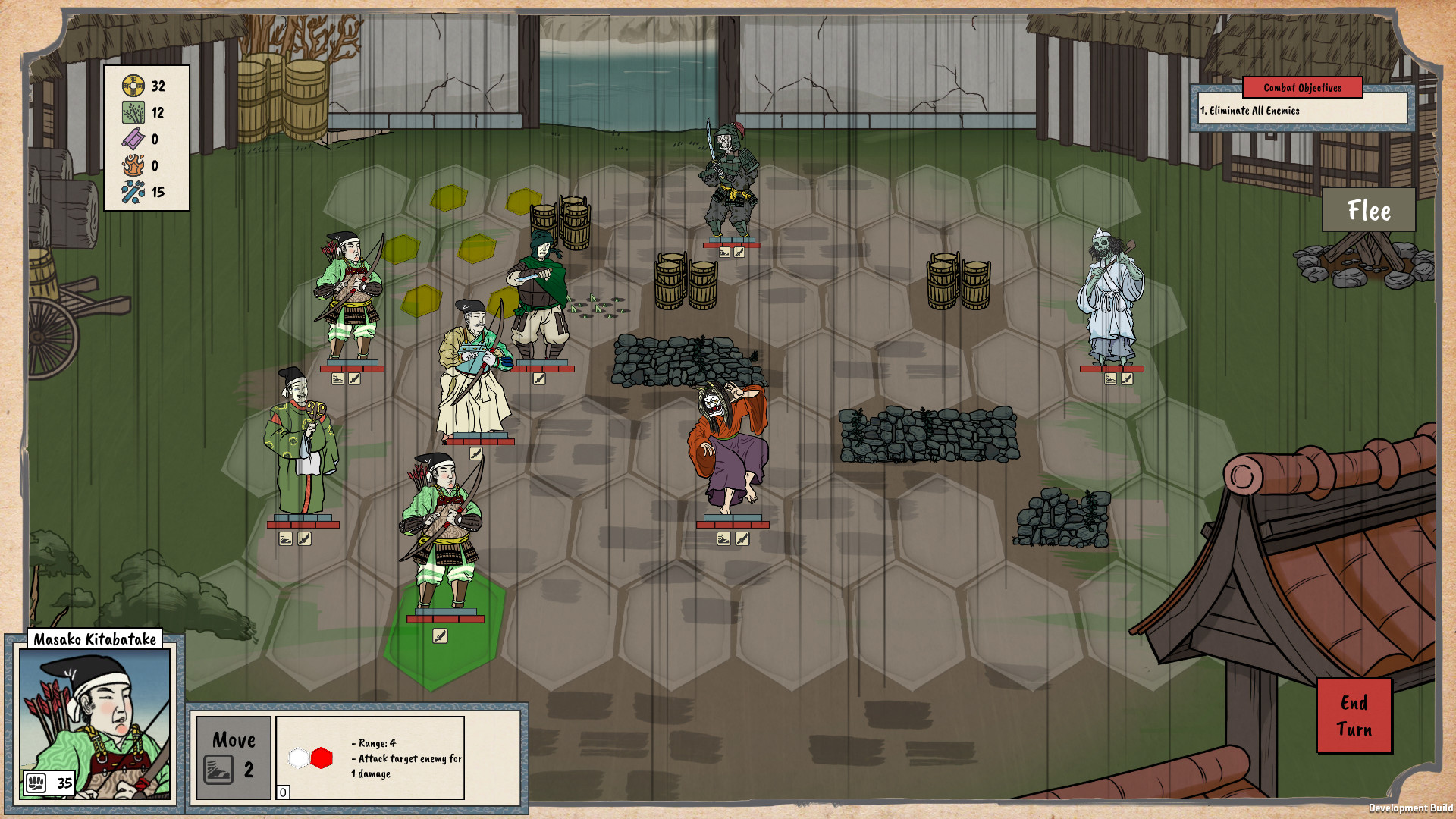Open the Combat Objectives panel
This screenshot has height=819, width=1456.
tap(1301, 88)
